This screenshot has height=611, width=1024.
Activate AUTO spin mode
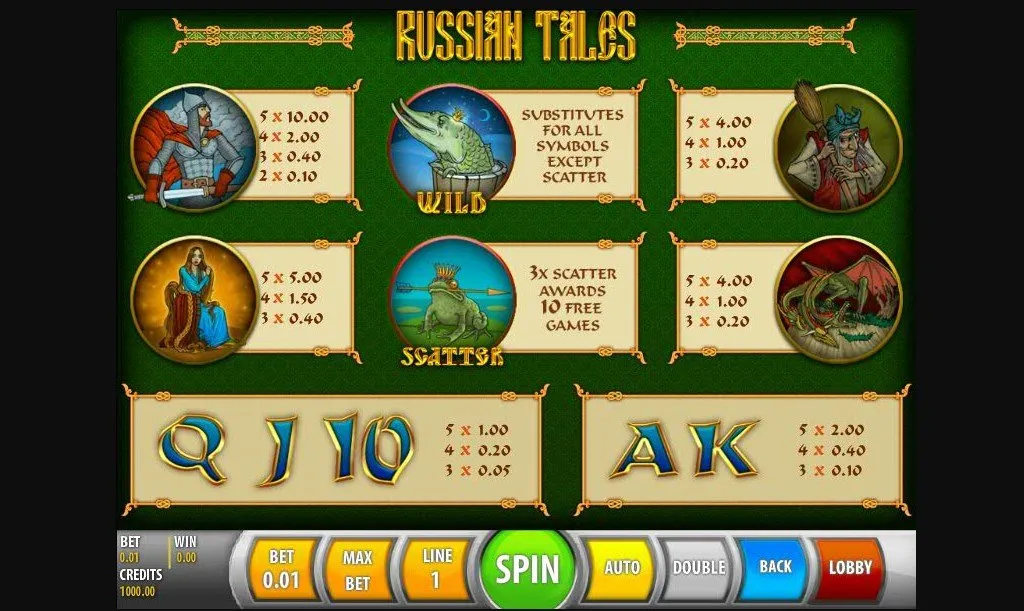tap(621, 568)
